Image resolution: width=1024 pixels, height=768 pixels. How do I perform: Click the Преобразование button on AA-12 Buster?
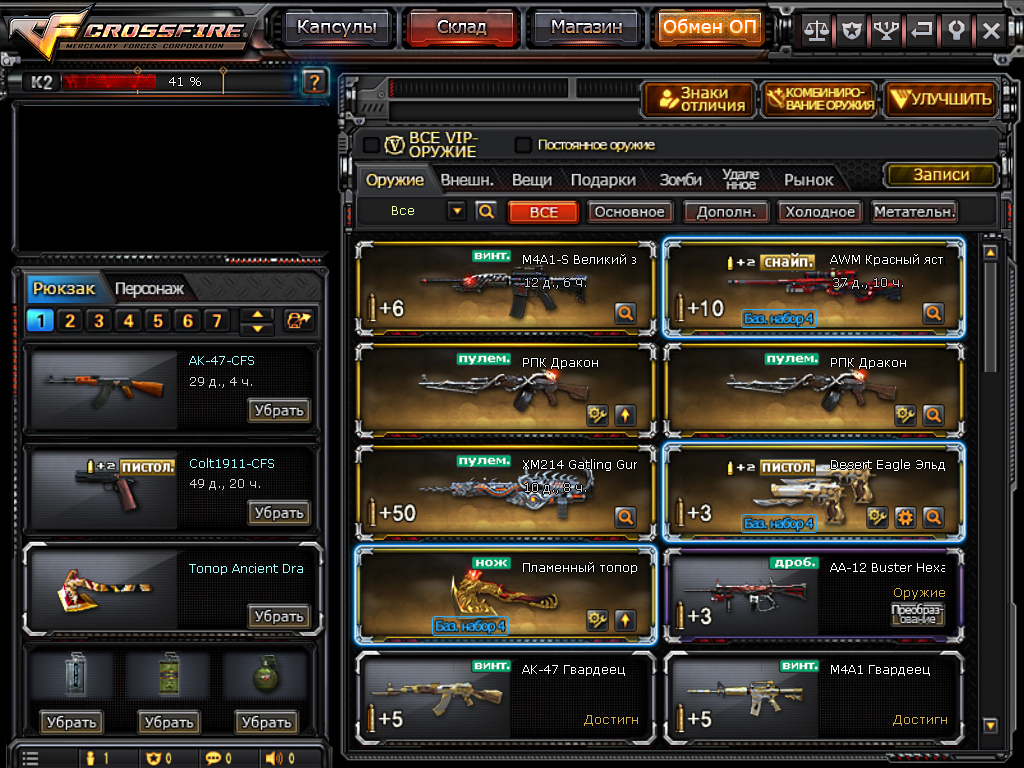click(x=917, y=614)
